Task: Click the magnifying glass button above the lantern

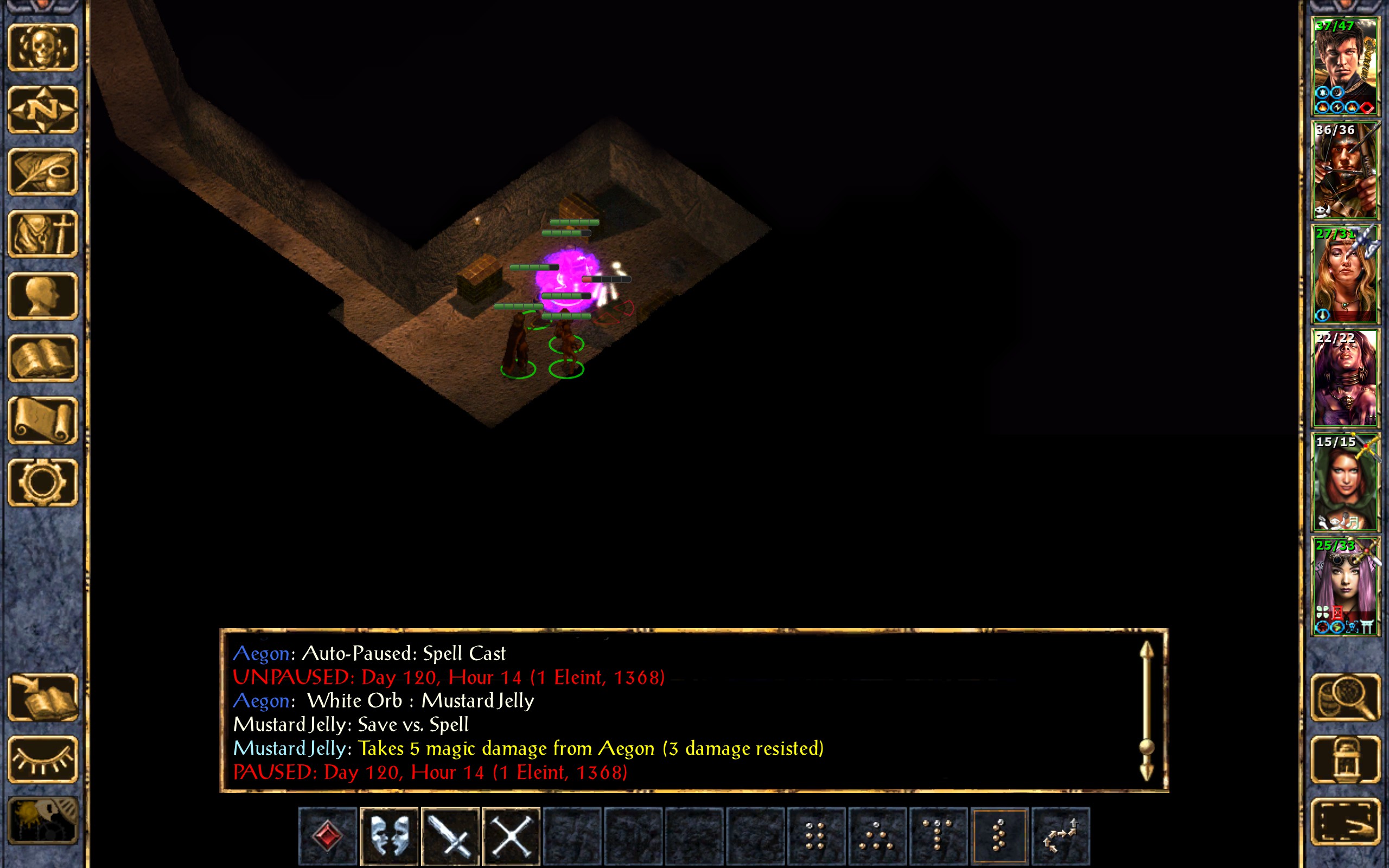Action: pos(1345,698)
